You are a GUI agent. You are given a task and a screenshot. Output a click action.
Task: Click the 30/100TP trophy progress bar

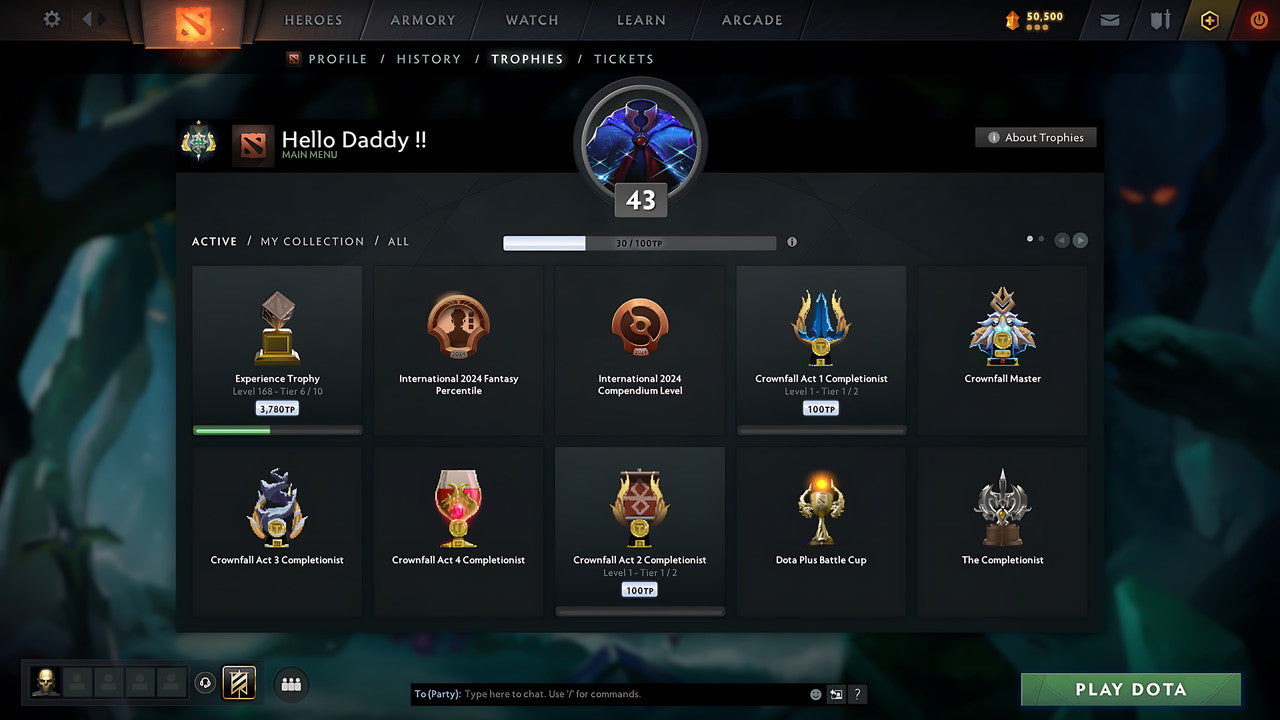coord(640,242)
